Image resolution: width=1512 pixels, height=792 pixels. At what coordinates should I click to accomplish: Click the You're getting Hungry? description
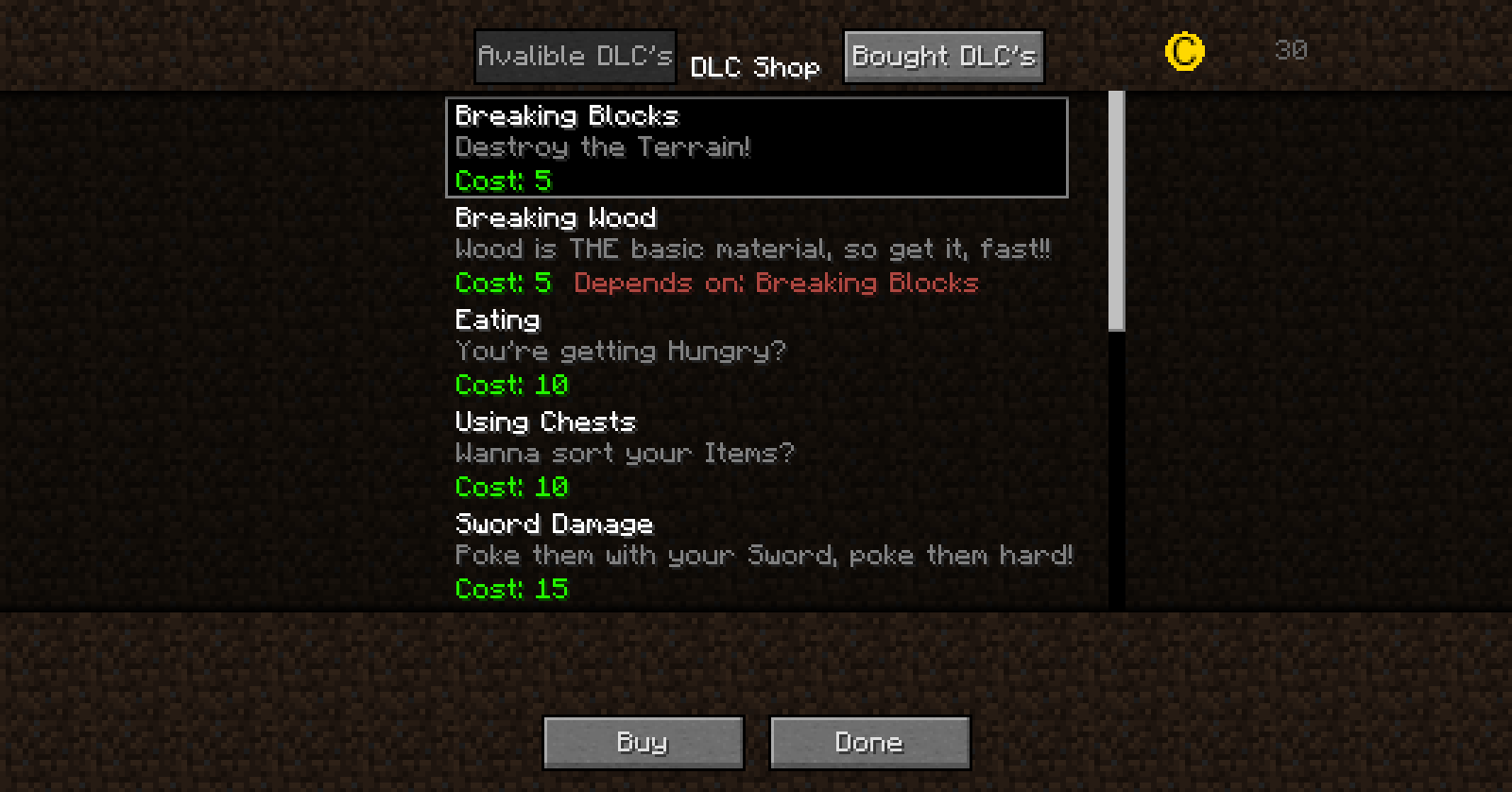[x=619, y=352]
